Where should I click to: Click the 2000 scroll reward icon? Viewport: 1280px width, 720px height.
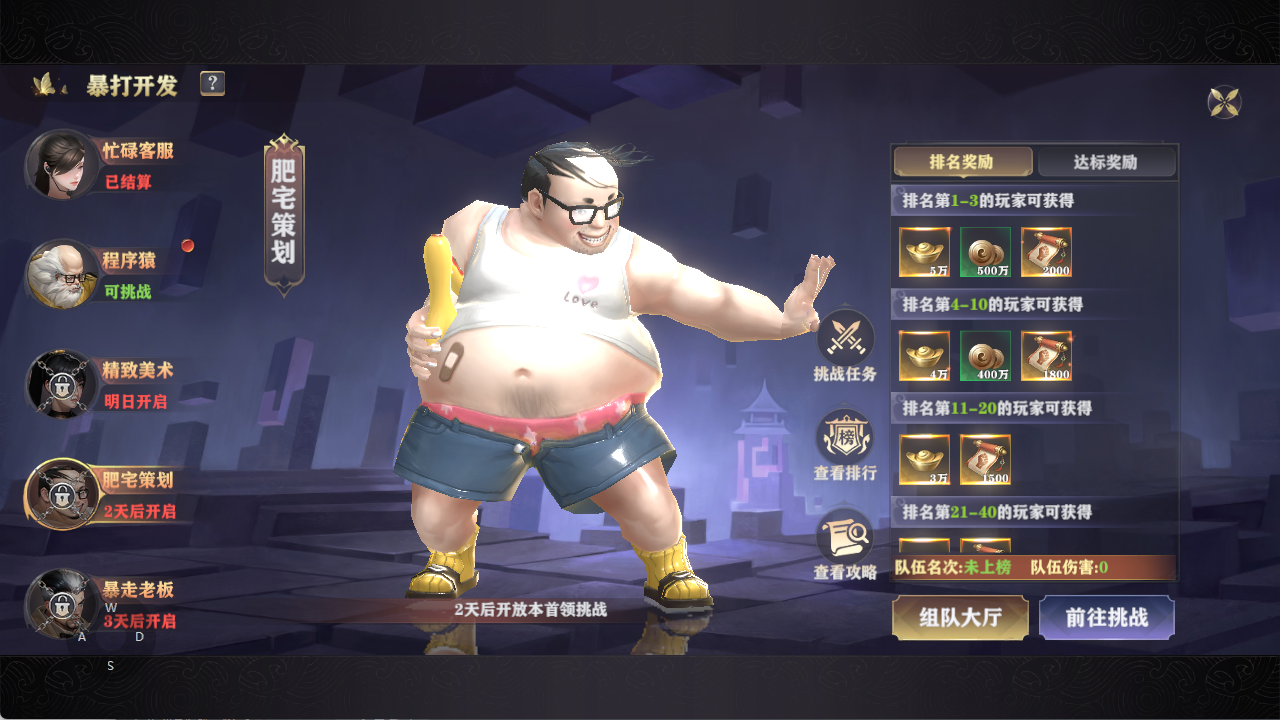point(1047,253)
